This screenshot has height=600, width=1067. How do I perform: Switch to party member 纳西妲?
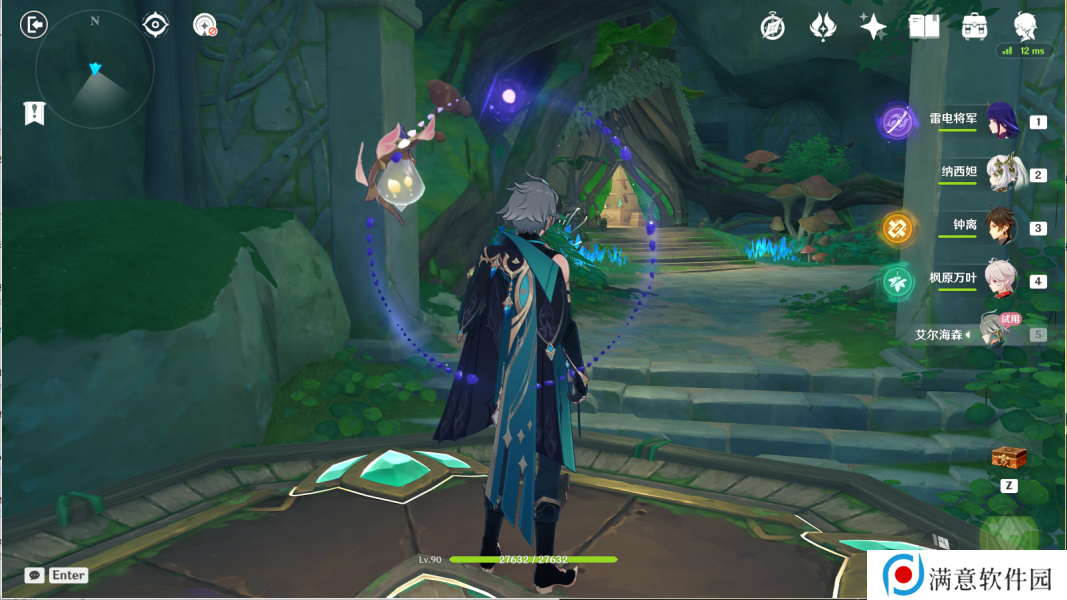pos(1000,174)
